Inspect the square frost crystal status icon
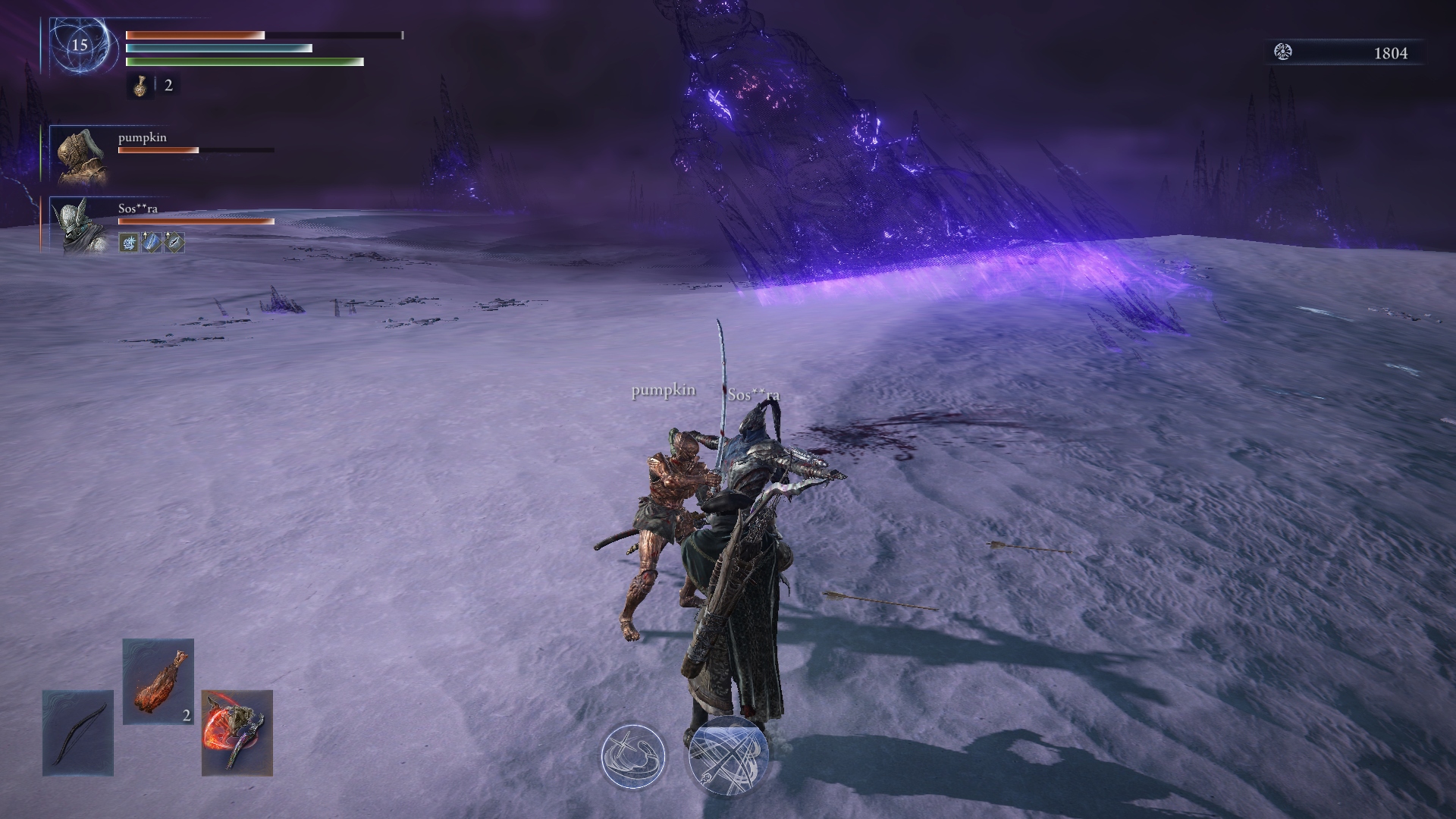Image resolution: width=1456 pixels, height=819 pixels. (129, 243)
